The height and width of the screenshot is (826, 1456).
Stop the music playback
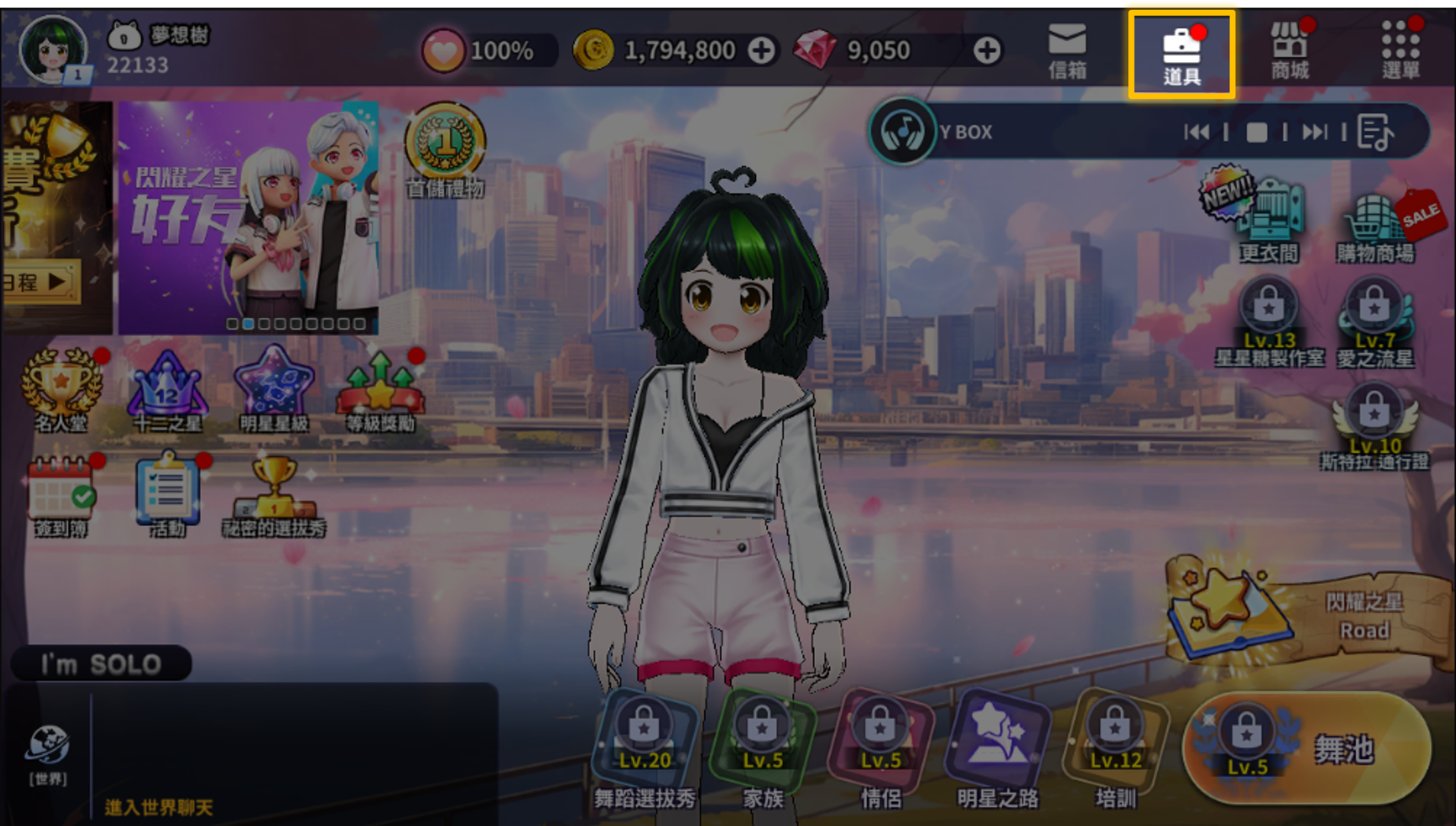pos(1257,133)
